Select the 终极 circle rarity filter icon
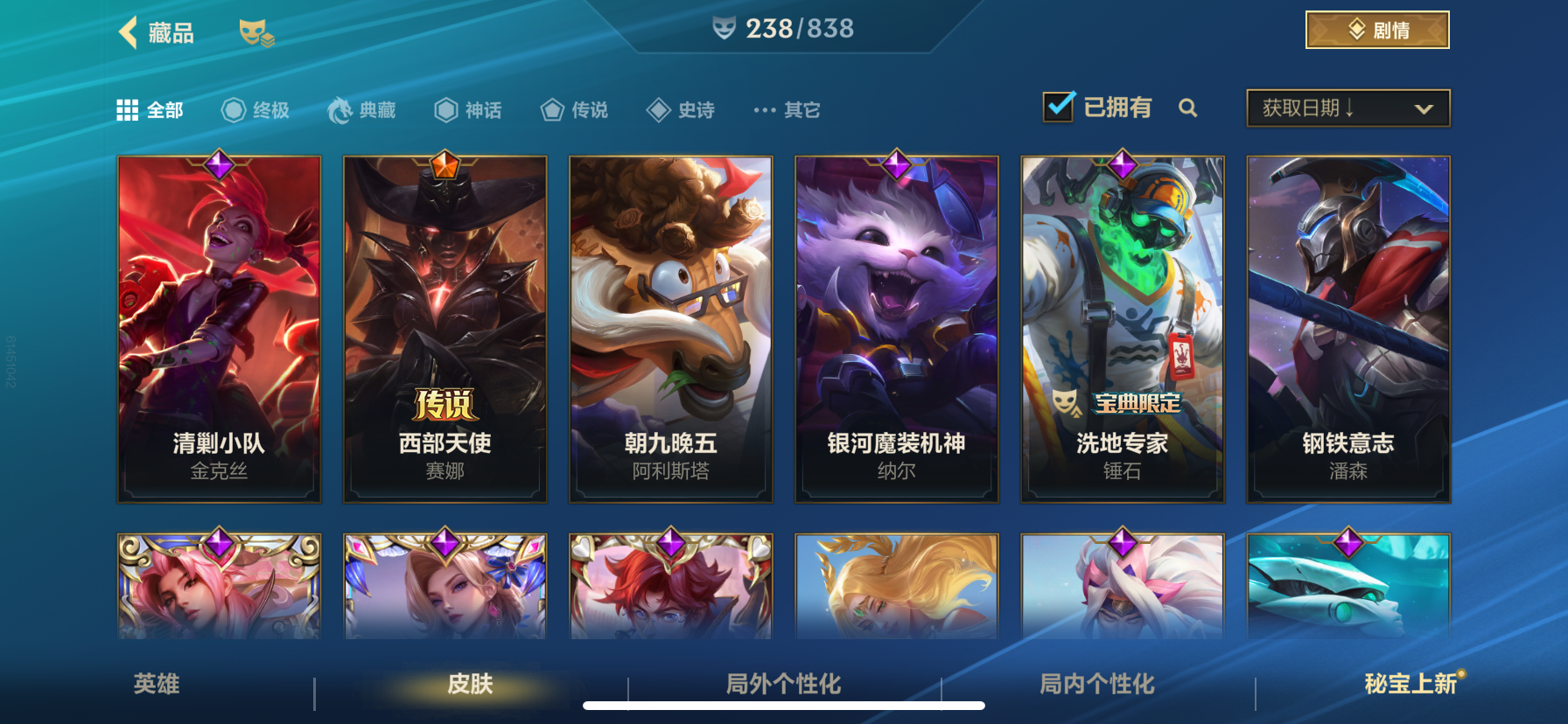The height and width of the screenshot is (724, 1568). coord(232,109)
